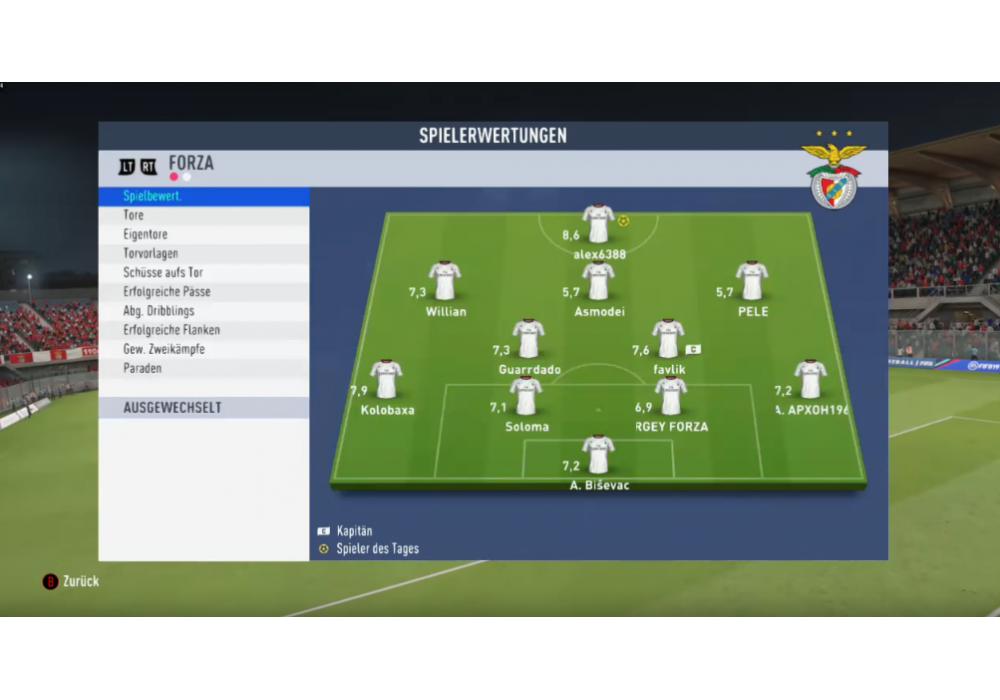Show Erfolgreiche Pässe ratings
The image size is (1000, 700).
point(203,292)
